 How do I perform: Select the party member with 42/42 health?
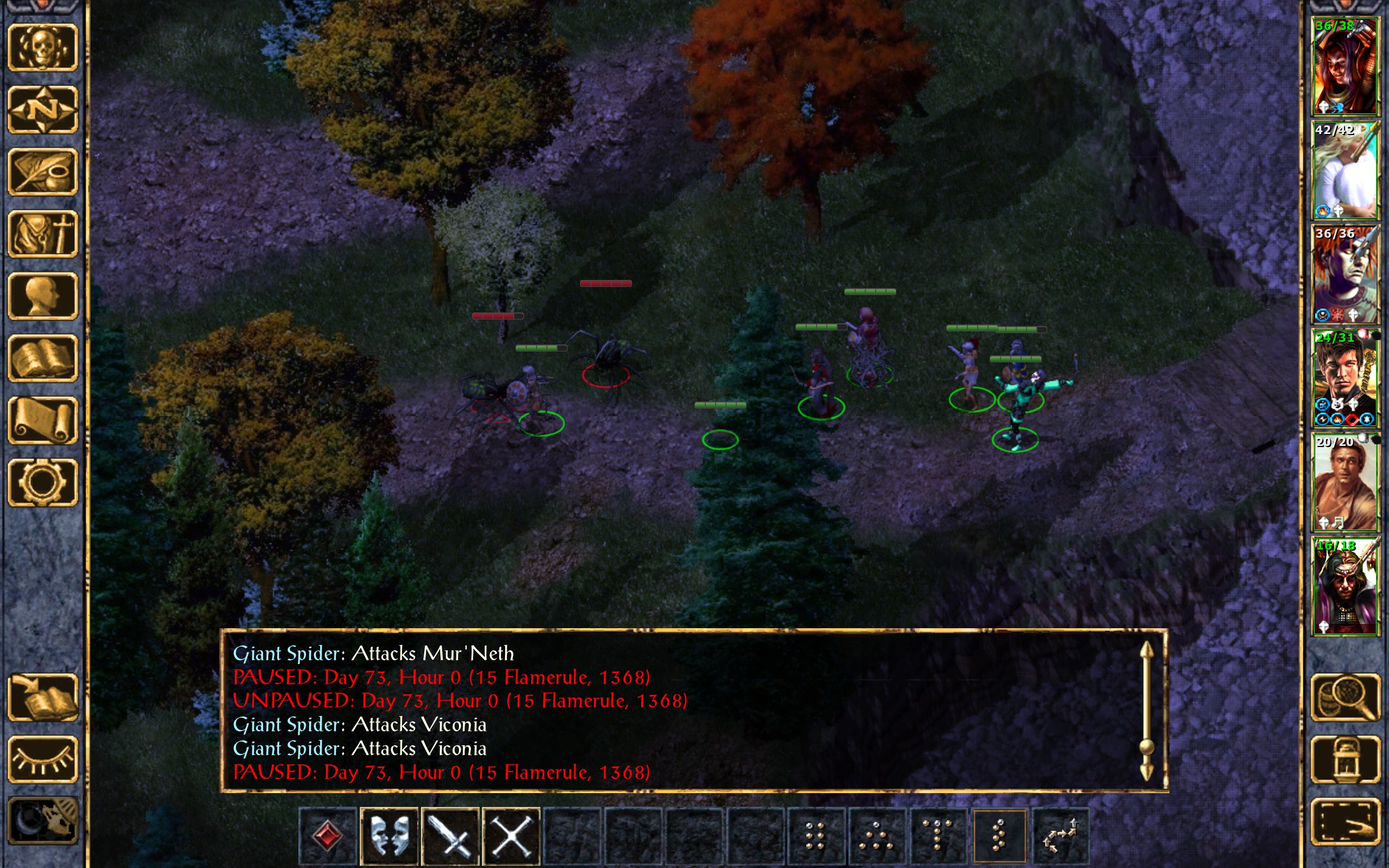pos(1345,170)
